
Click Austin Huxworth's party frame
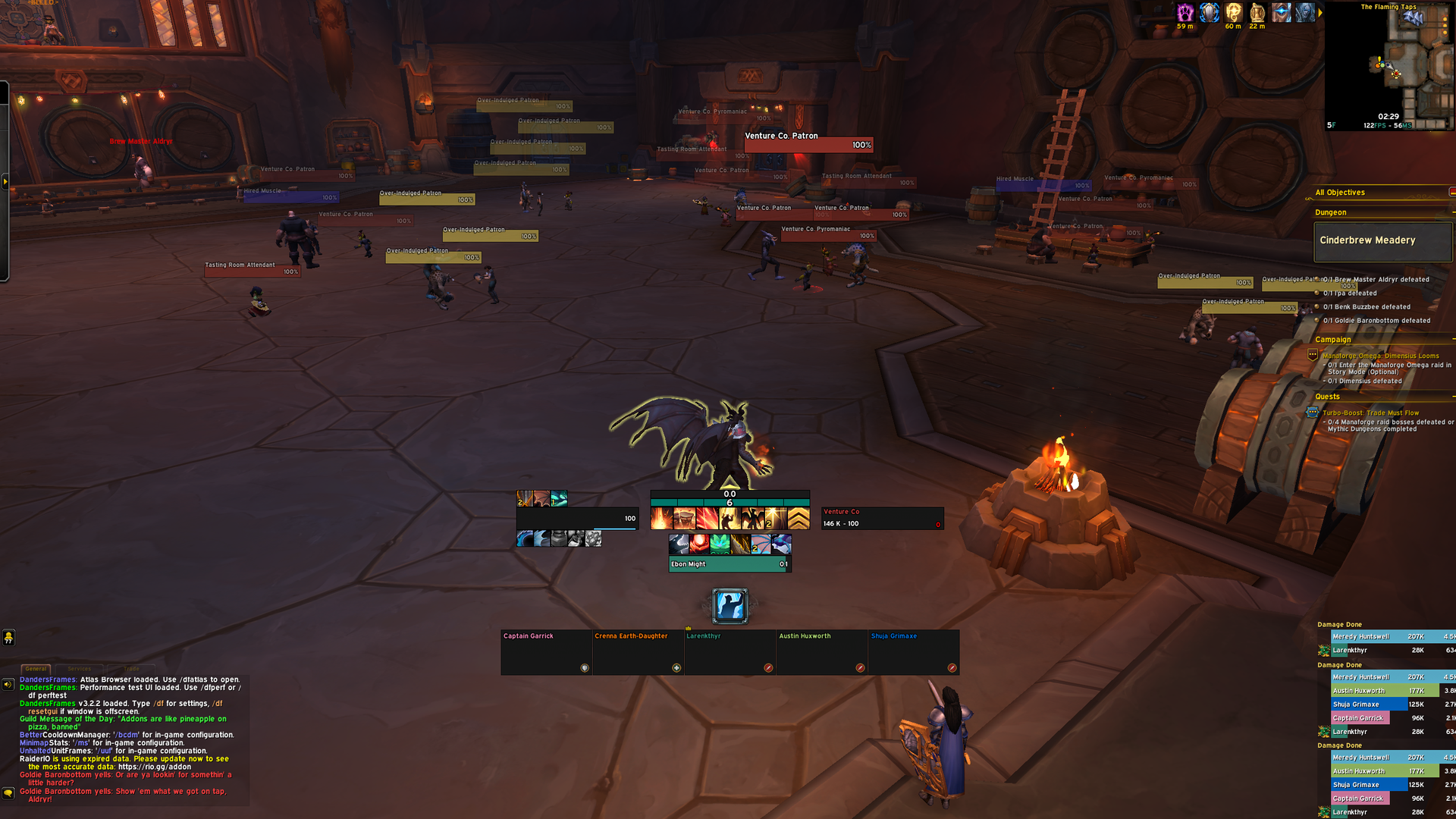pyautogui.click(x=821, y=651)
